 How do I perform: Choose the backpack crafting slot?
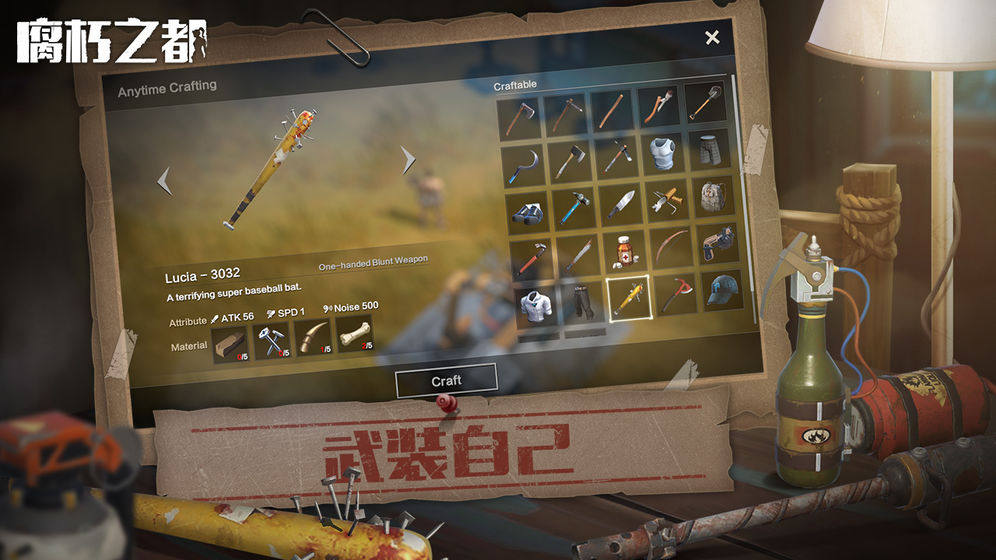[713, 198]
